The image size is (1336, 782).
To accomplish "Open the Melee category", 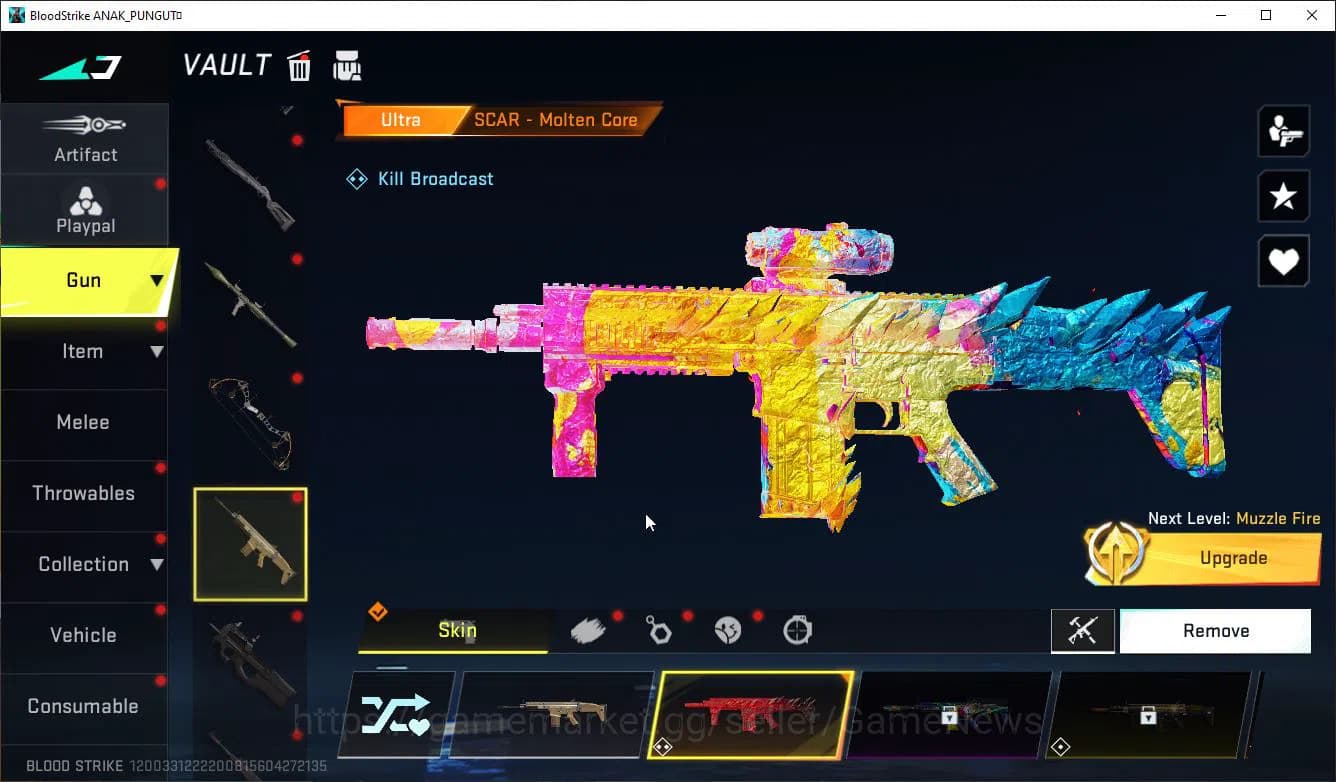I will coord(83,422).
